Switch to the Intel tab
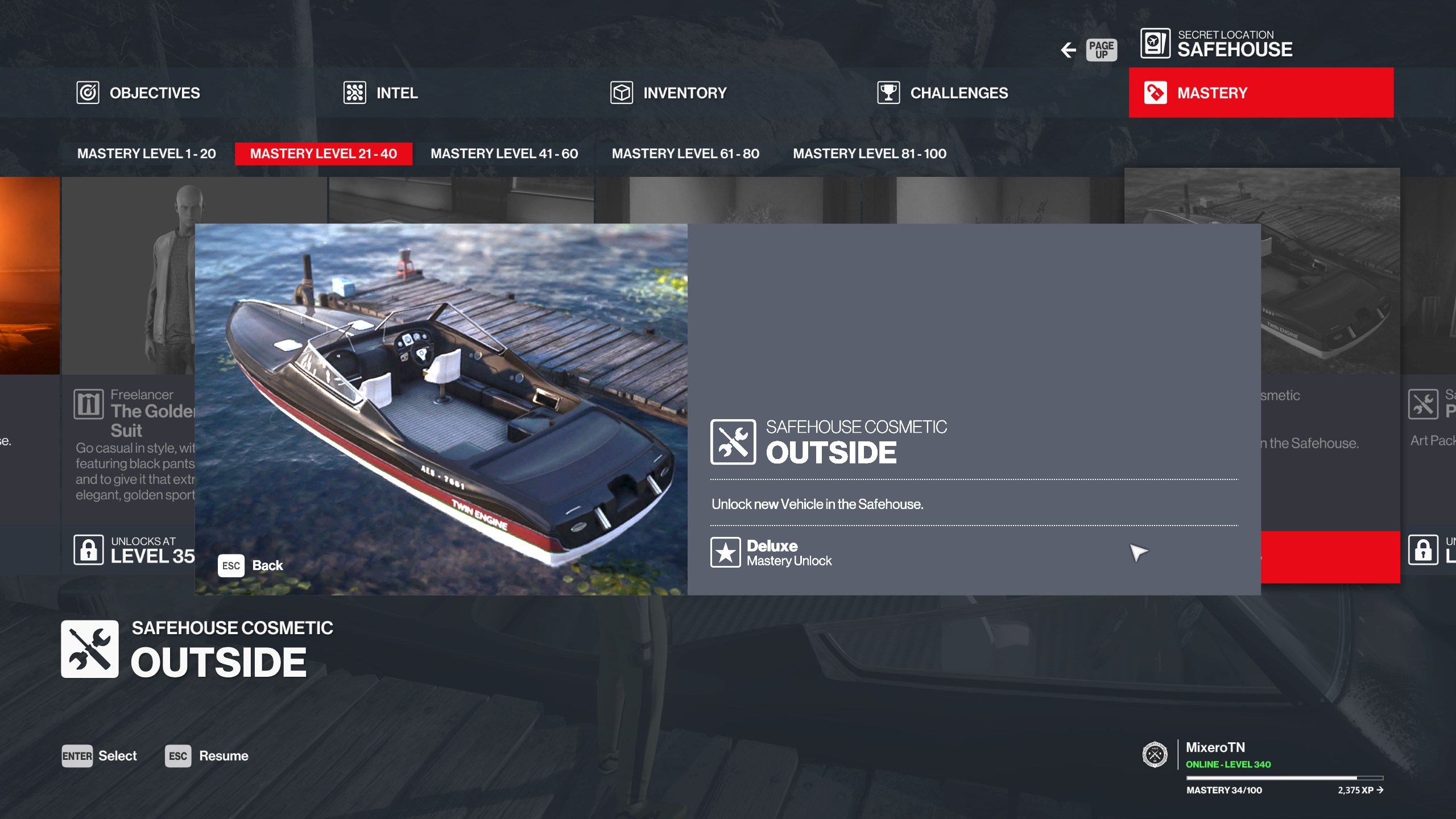 tap(380, 93)
